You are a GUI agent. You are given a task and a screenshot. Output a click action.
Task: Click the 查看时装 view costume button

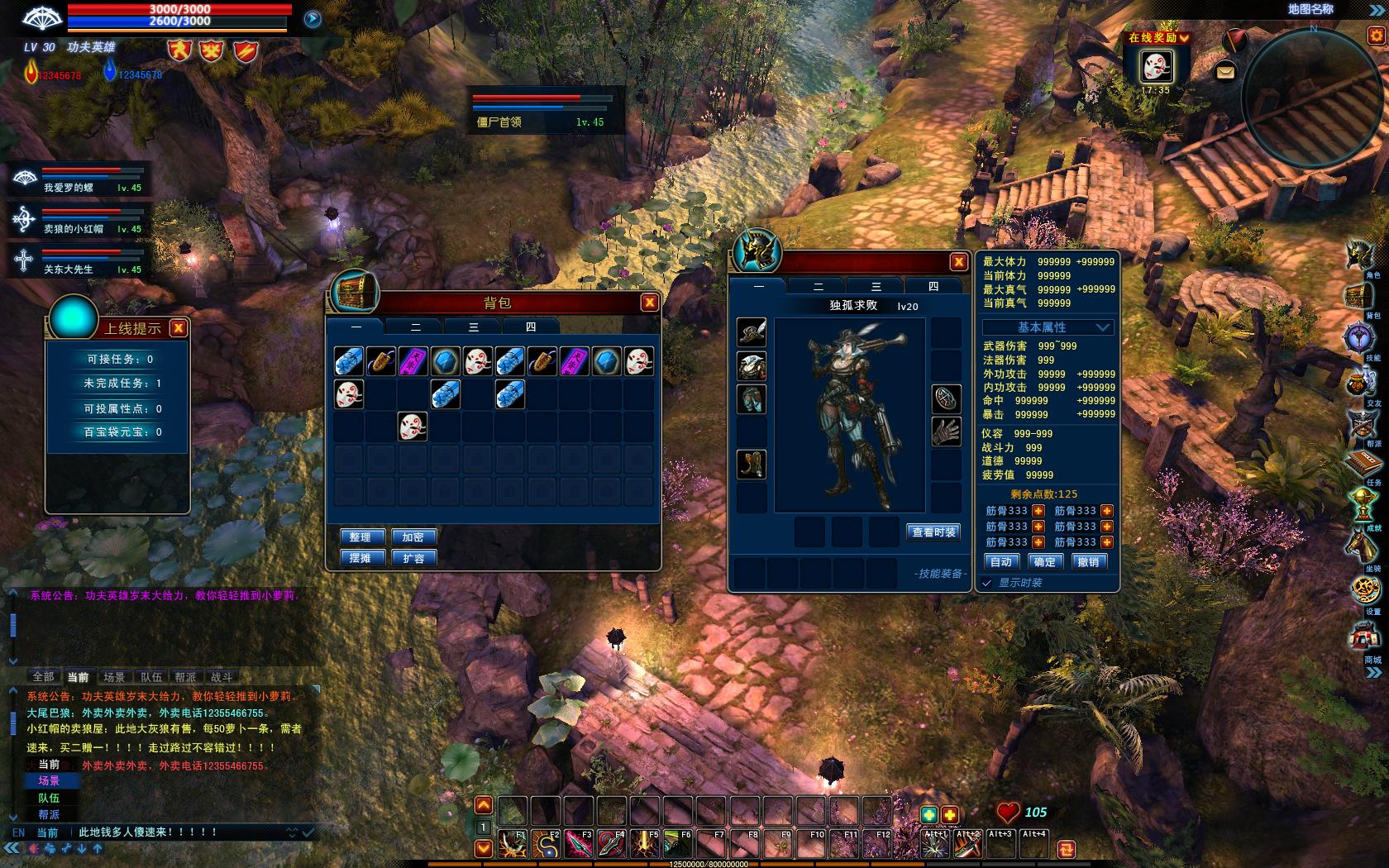pyautogui.click(x=933, y=532)
